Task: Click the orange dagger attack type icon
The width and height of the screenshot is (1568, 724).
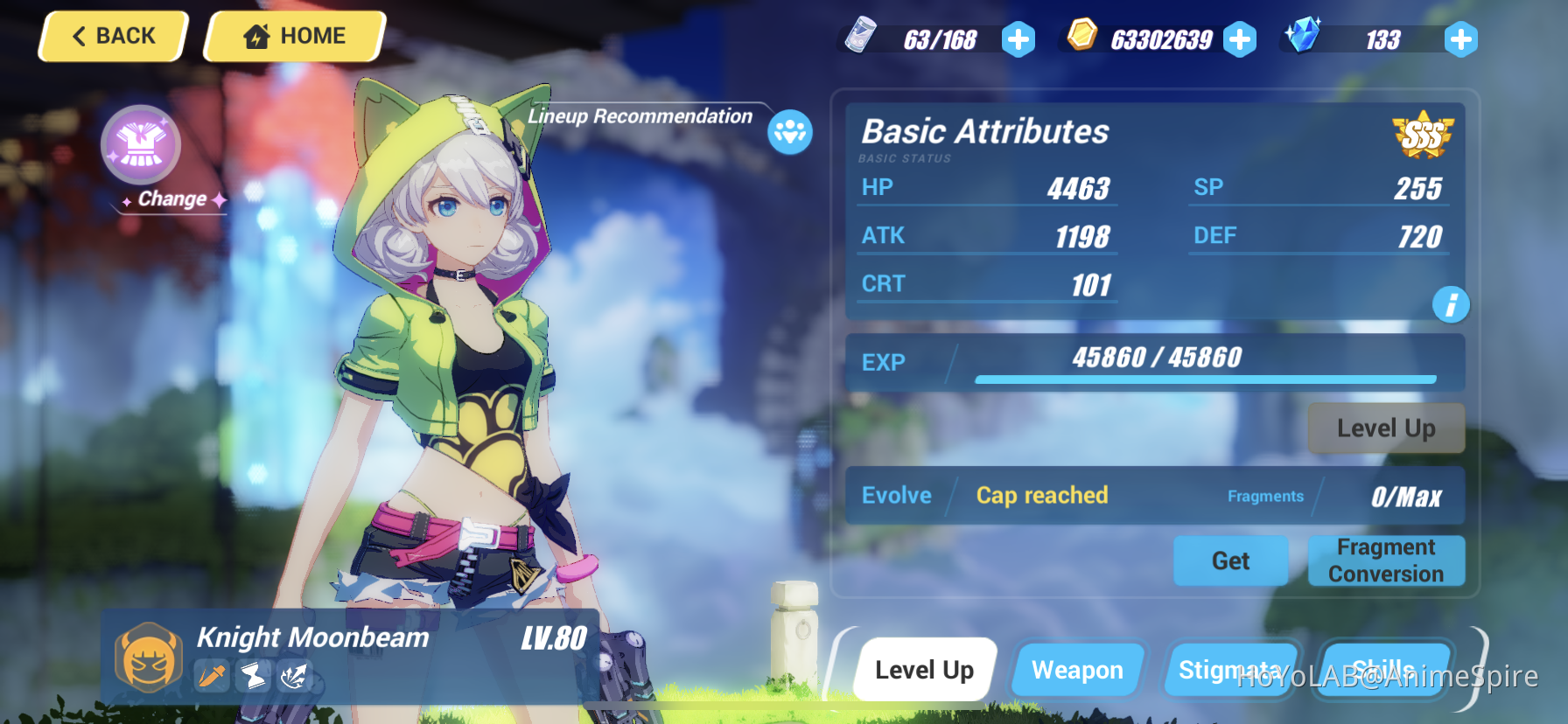Action: pyautogui.click(x=210, y=677)
